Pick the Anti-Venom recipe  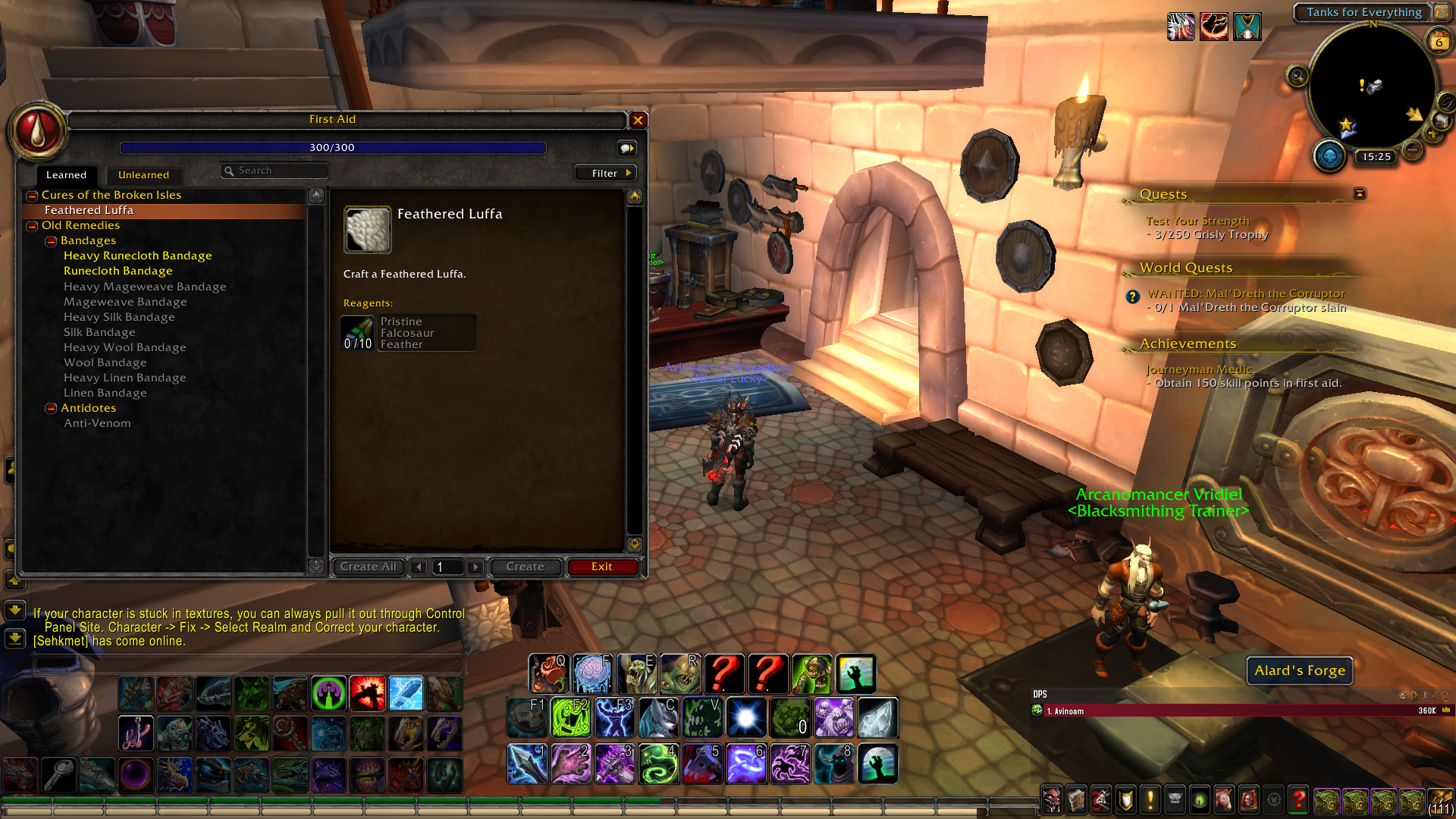click(x=97, y=423)
